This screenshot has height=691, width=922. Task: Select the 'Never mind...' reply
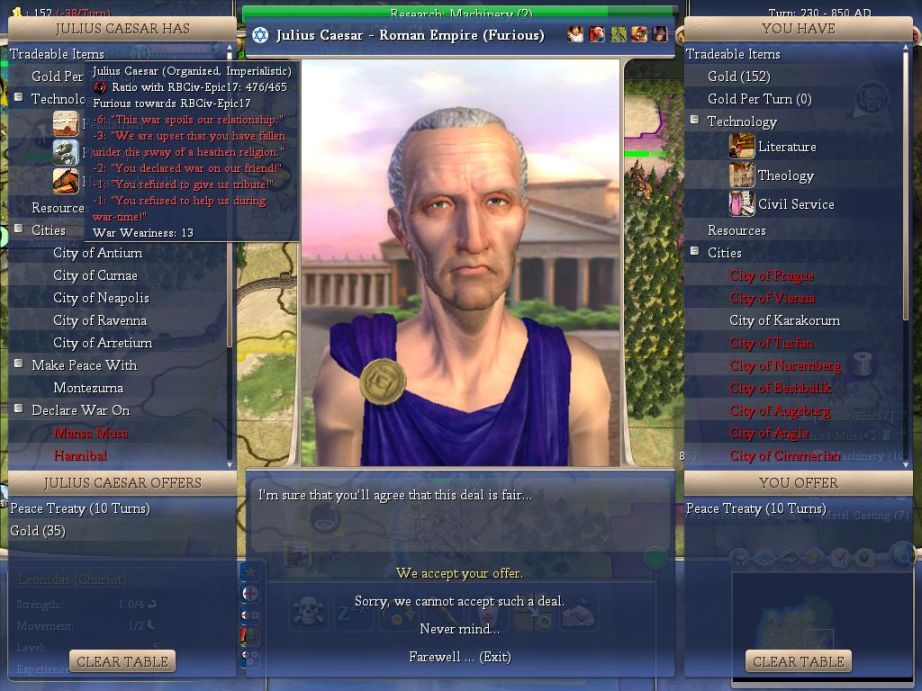(459, 629)
